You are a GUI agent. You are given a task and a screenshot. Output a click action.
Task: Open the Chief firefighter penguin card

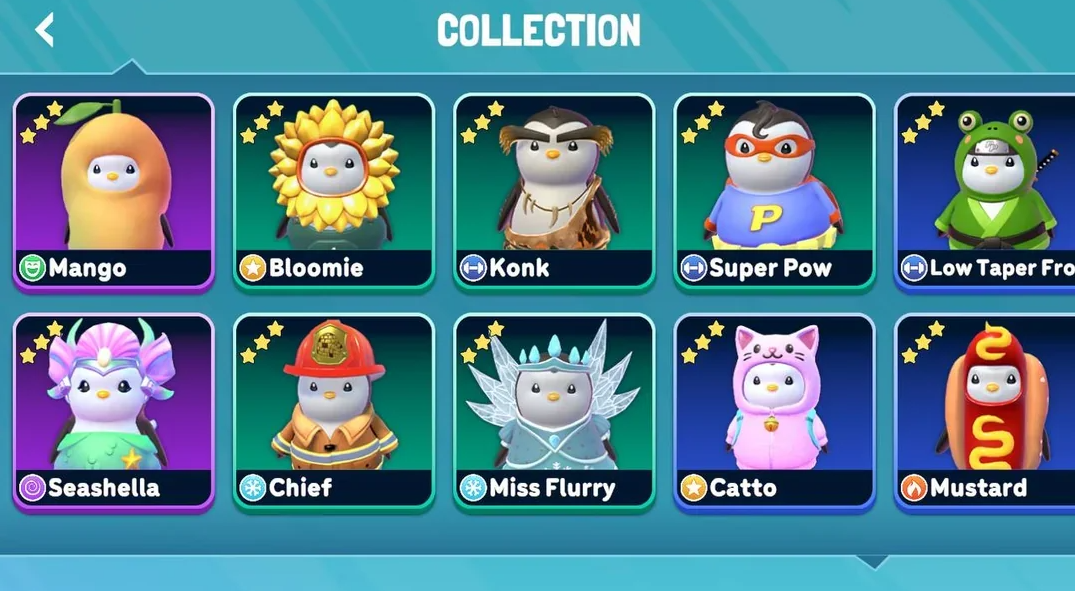click(x=334, y=410)
